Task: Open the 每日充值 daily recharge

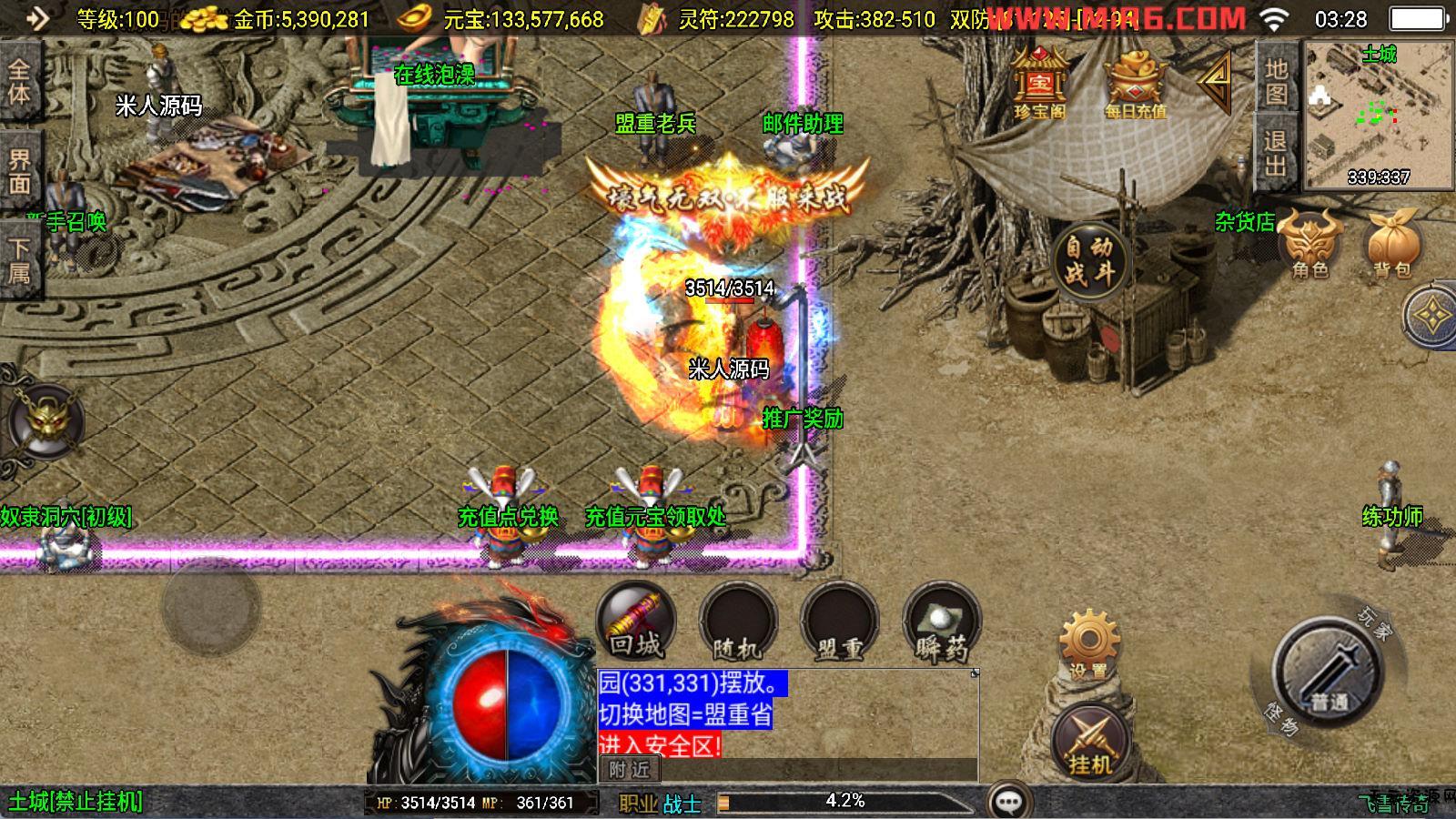Action: pyautogui.click(x=1135, y=86)
